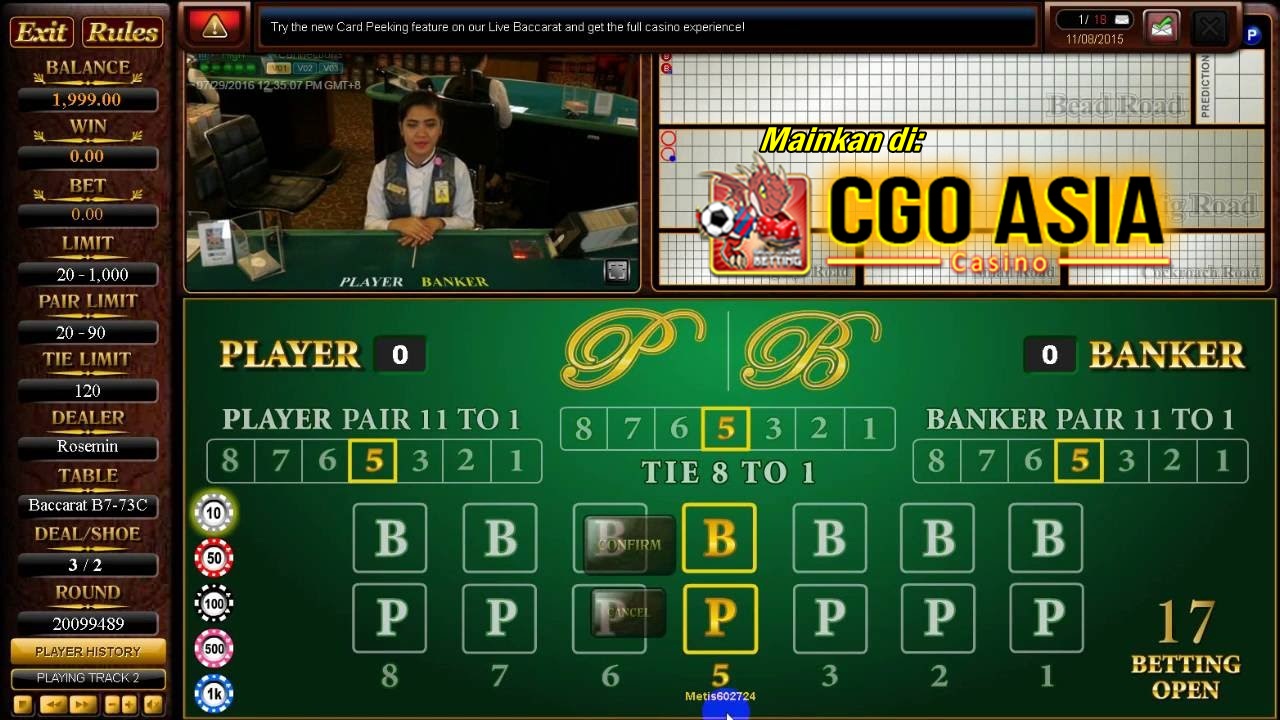Open the game Rules
Viewport: 1280px width, 720px height.
[x=120, y=32]
